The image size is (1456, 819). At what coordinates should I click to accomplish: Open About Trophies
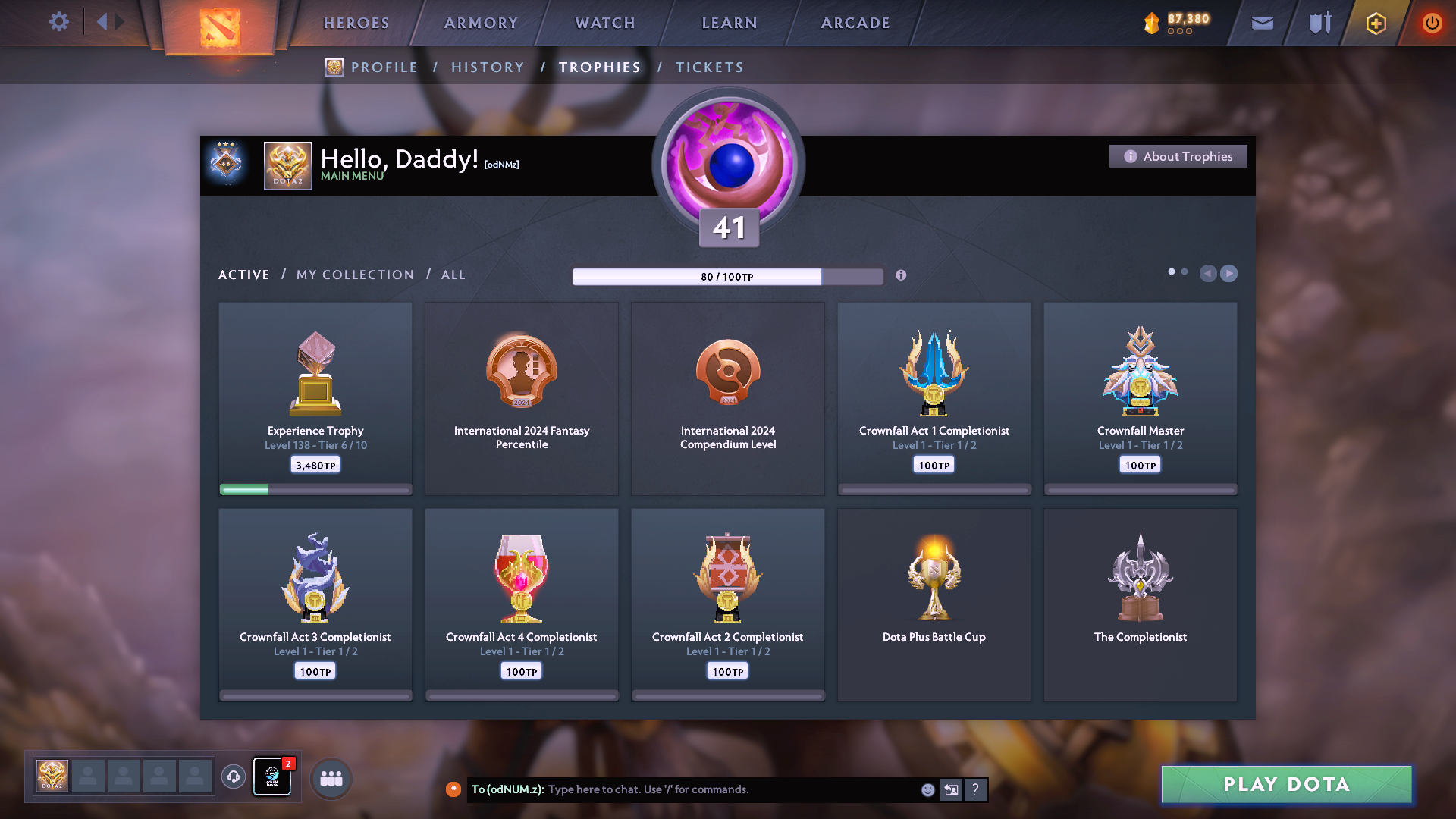point(1178,156)
